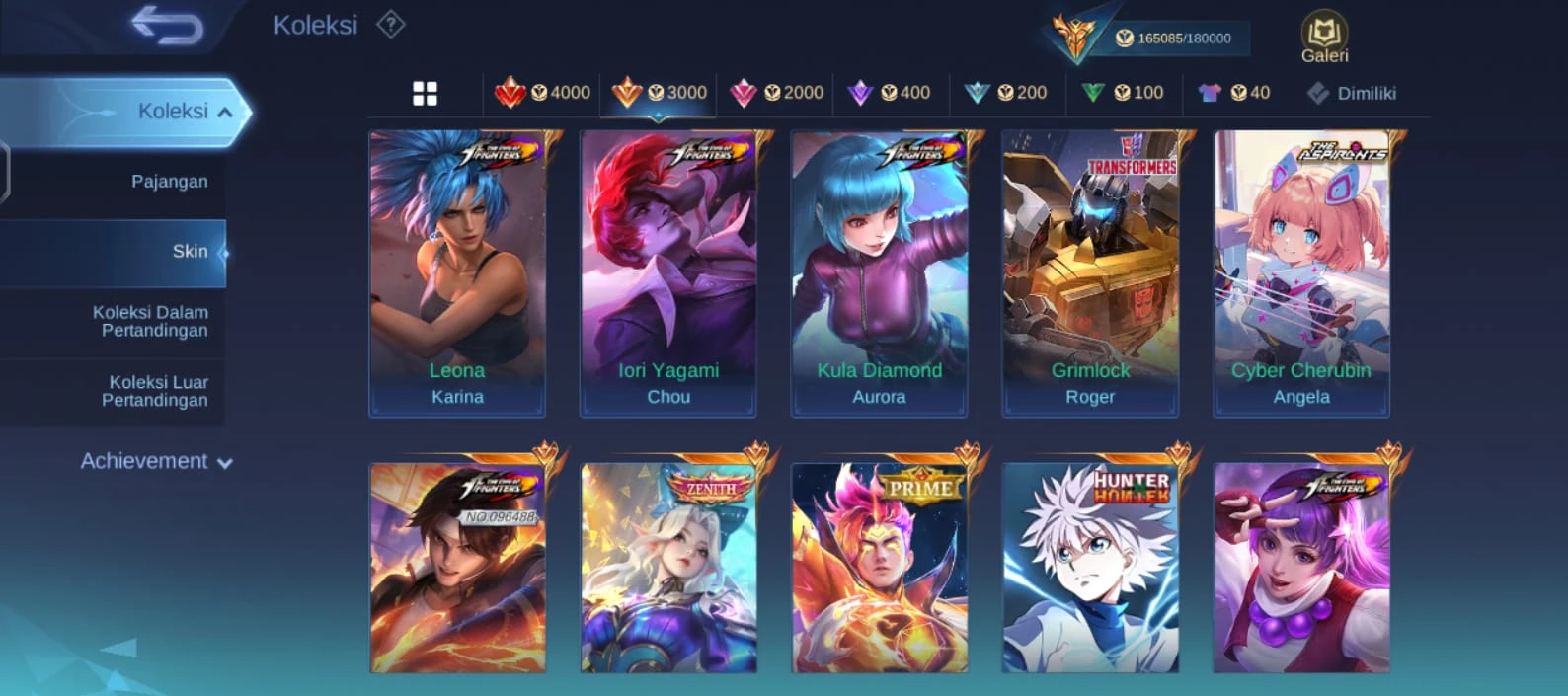Open the Galeri gallery
The width and height of the screenshot is (1568, 696).
click(x=1324, y=39)
